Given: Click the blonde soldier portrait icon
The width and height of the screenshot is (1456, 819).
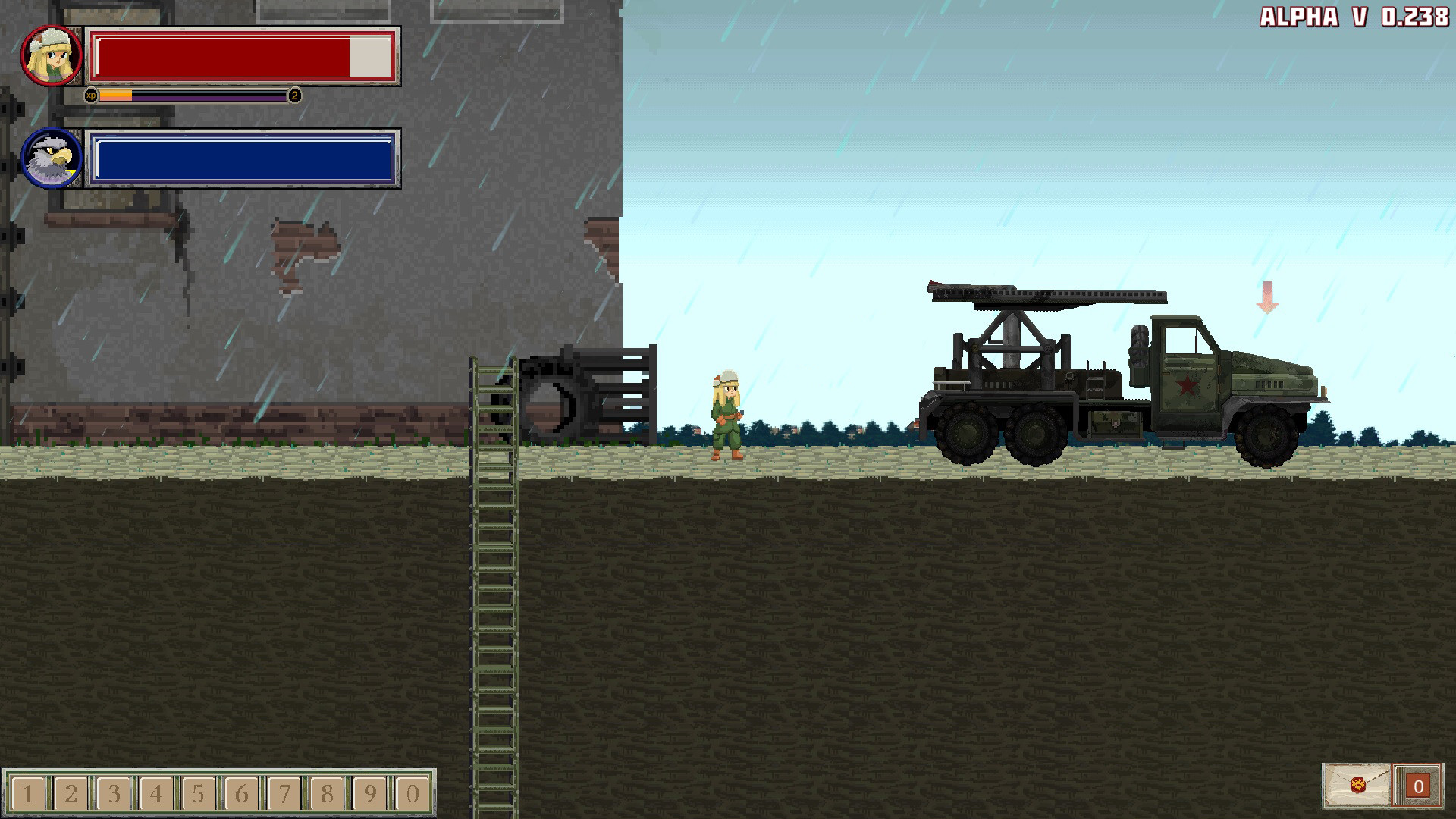Looking at the screenshot, I should (50, 55).
